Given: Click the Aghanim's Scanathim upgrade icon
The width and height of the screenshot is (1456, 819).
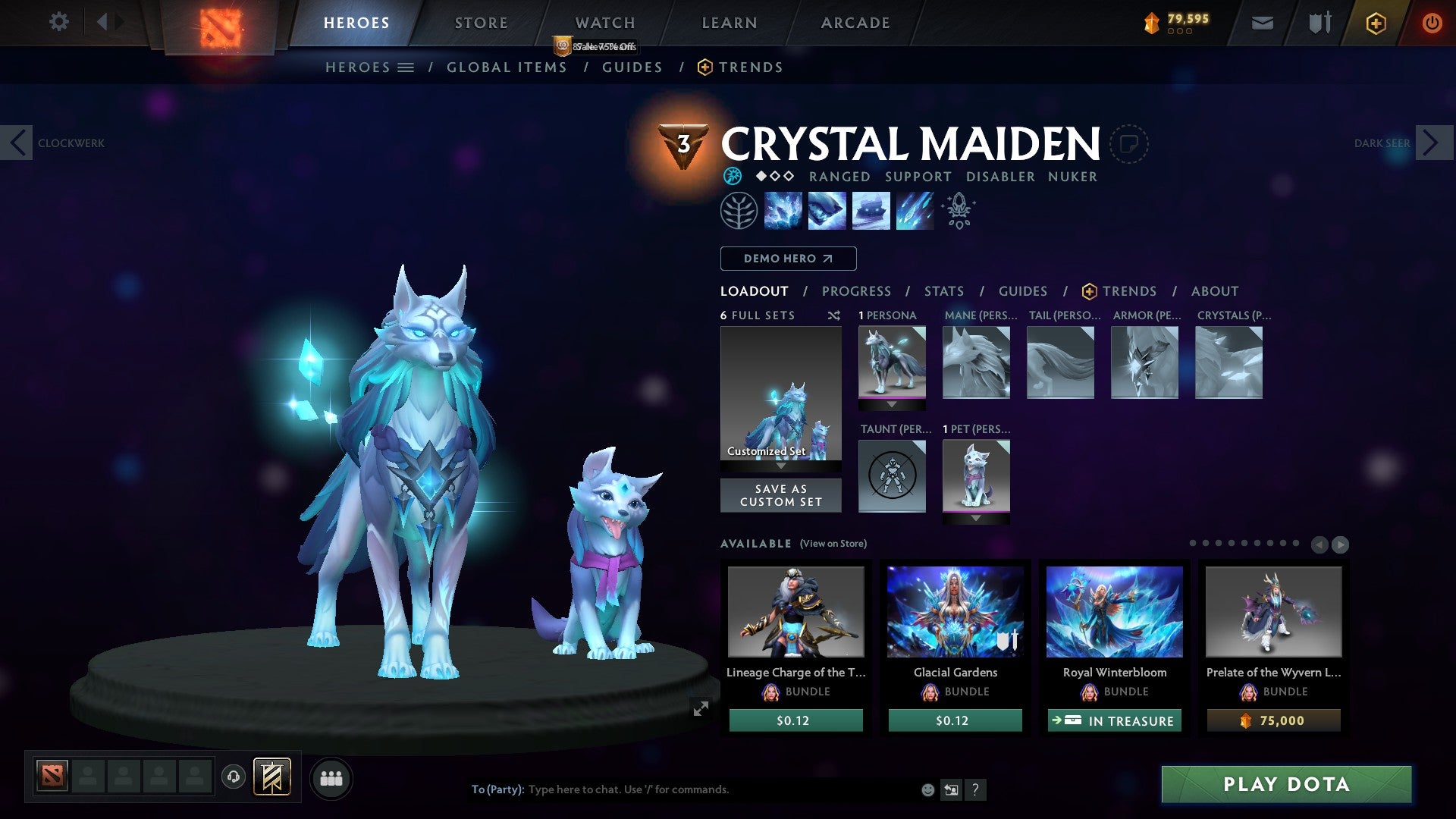Looking at the screenshot, I should tap(958, 210).
